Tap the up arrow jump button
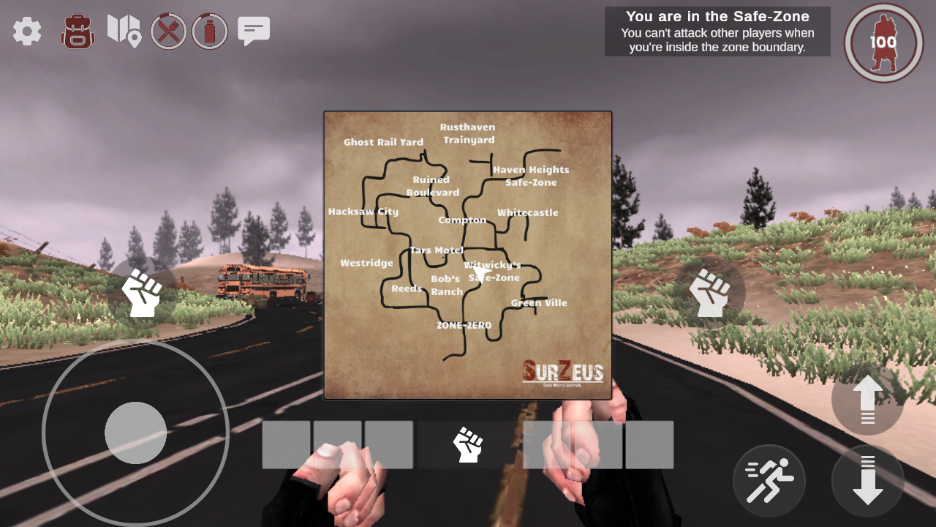The width and height of the screenshot is (936, 527). pyautogui.click(x=867, y=399)
